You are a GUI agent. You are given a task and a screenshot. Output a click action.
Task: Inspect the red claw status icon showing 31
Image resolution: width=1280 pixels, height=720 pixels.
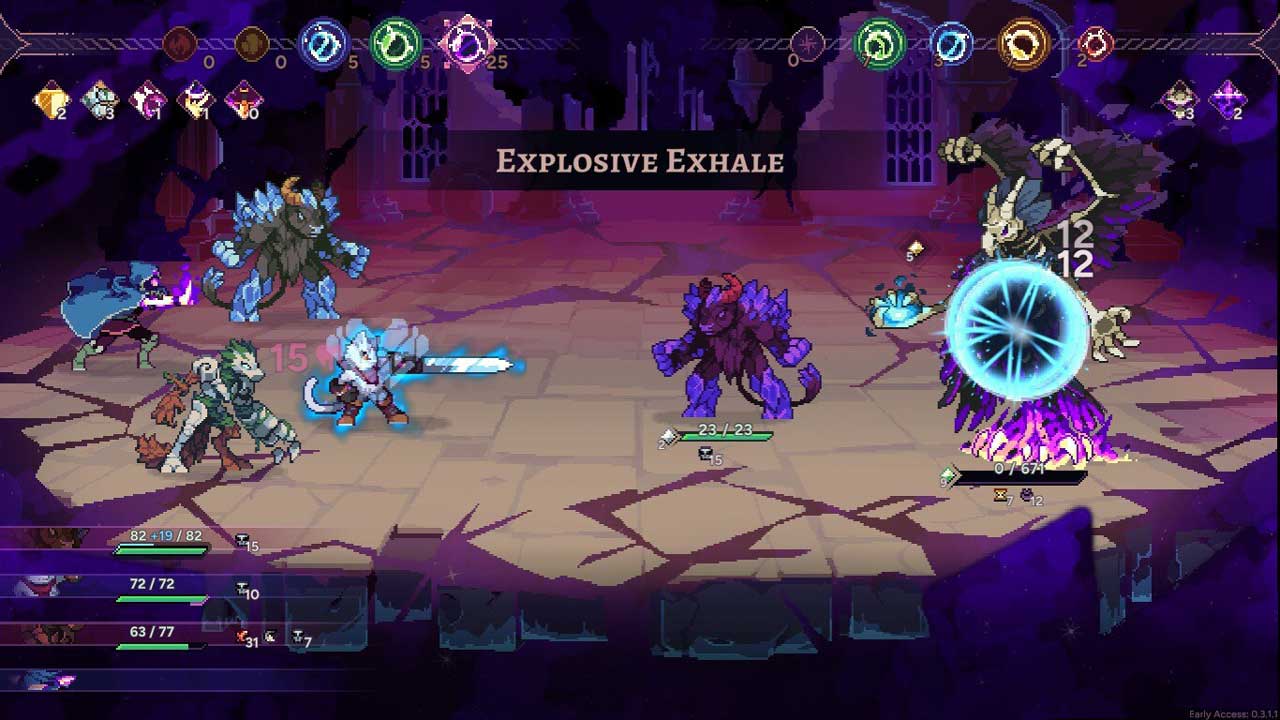[242, 637]
